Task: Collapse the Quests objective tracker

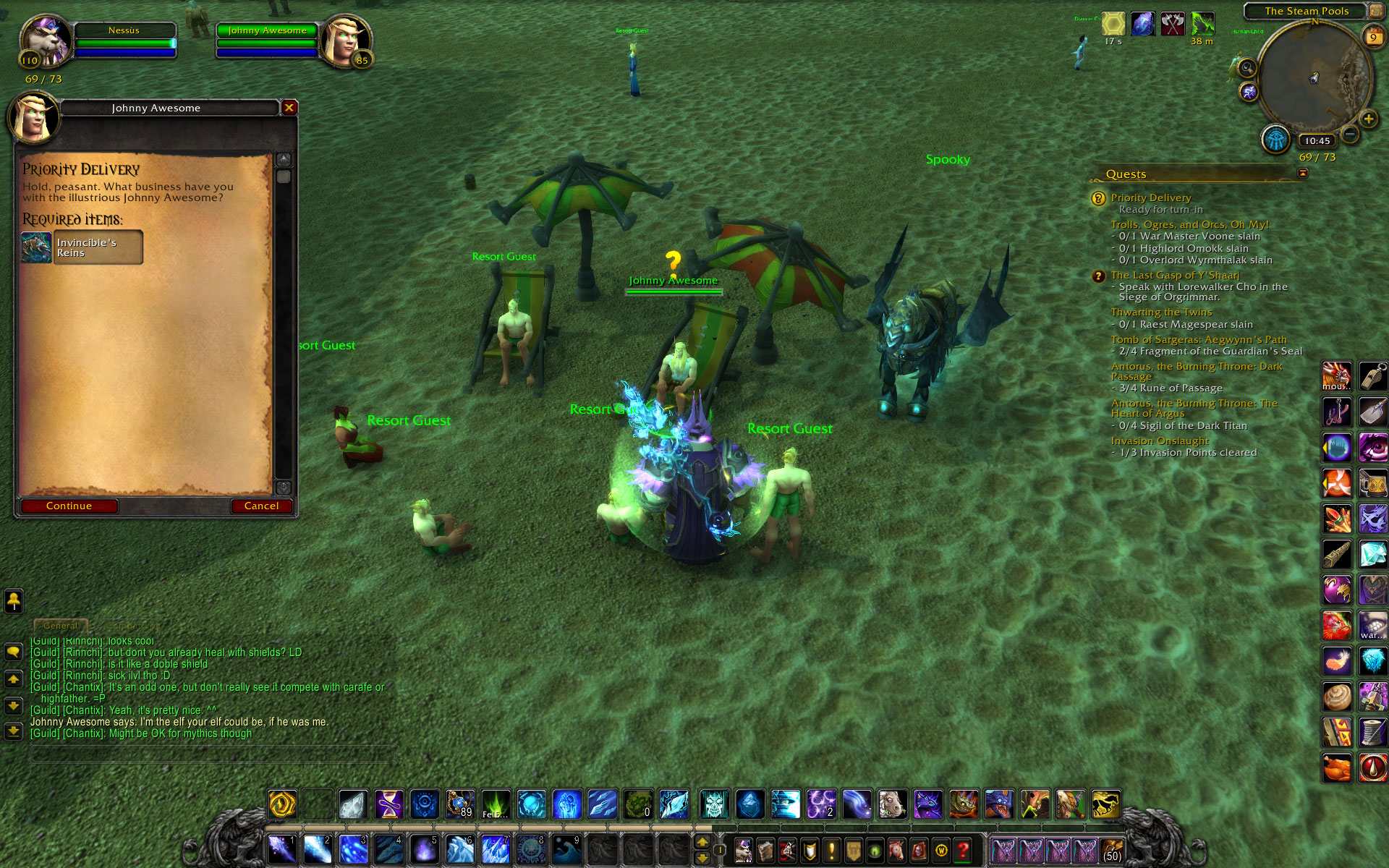Action: click(x=1303, y=174)
